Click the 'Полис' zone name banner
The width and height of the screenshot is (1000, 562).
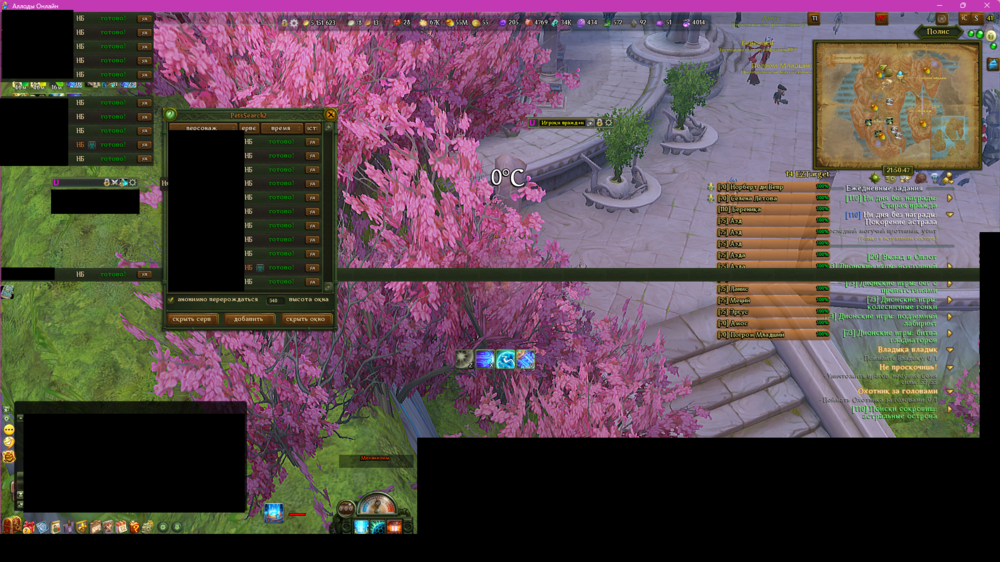click(939, 32)
